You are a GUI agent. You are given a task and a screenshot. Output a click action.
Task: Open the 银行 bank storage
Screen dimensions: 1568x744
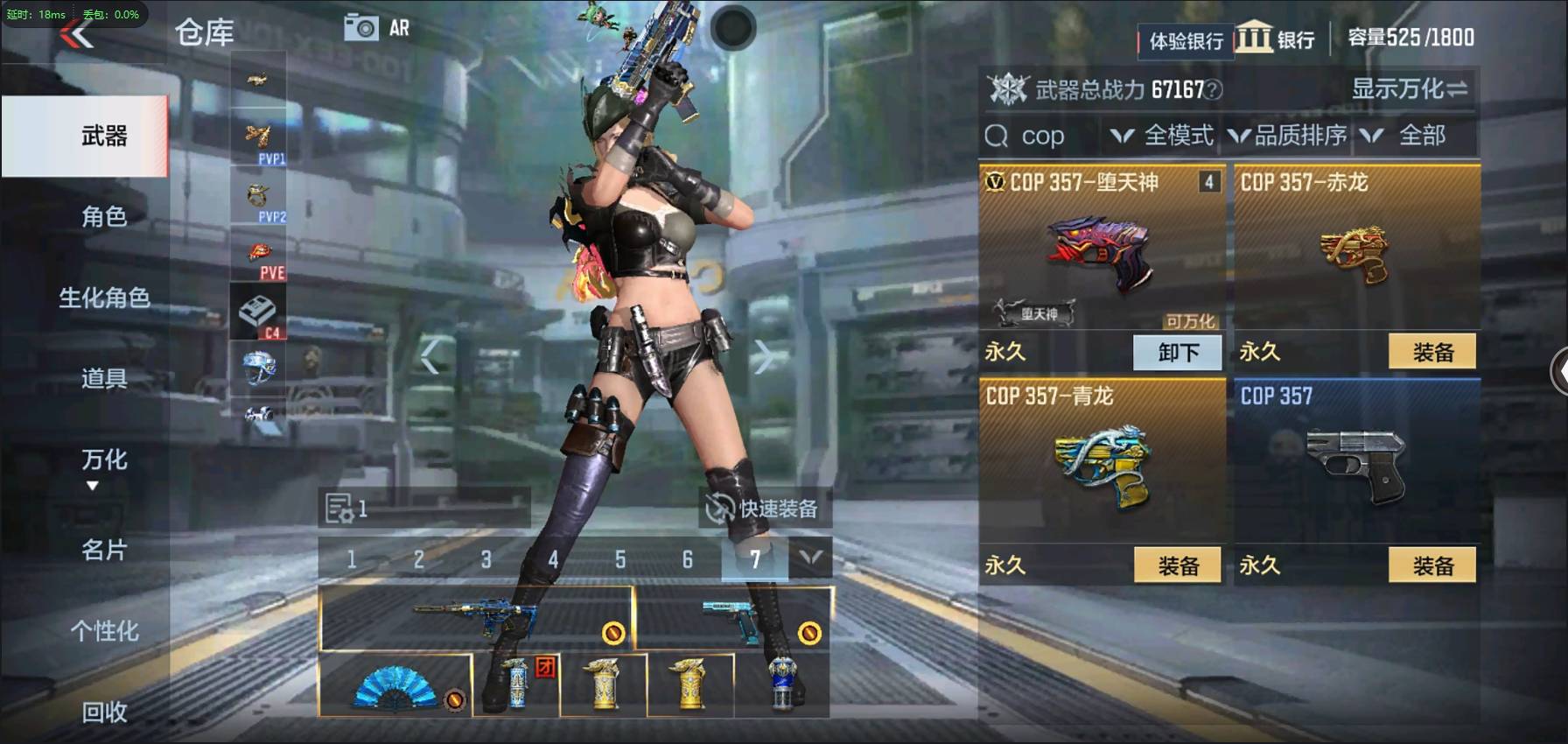pos(1277,39)
